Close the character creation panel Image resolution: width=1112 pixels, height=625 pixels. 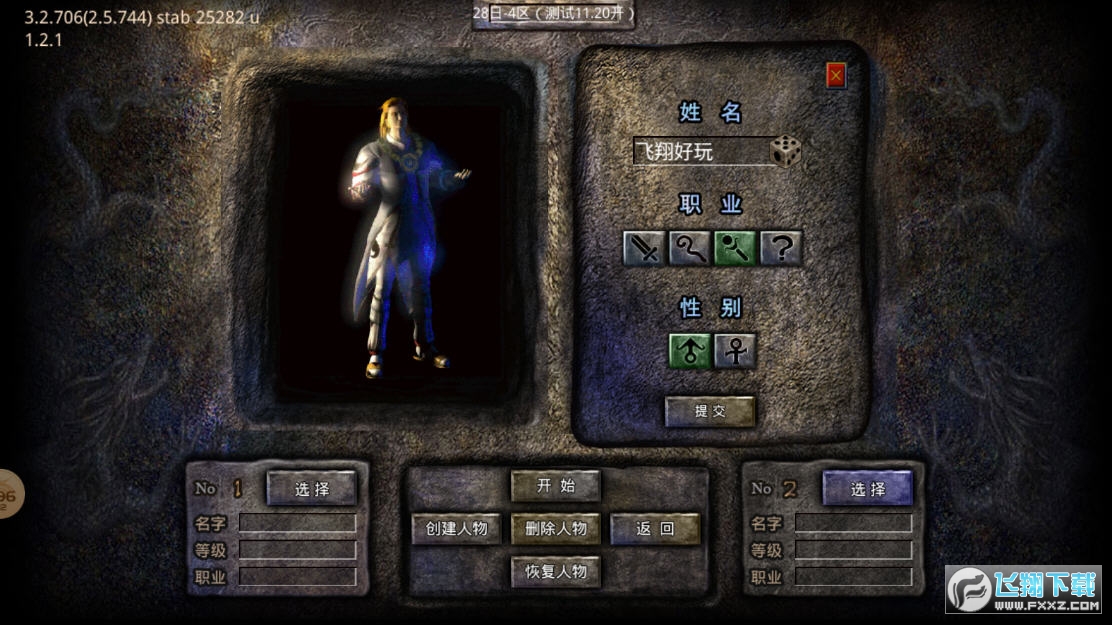(x=836, y=75)
